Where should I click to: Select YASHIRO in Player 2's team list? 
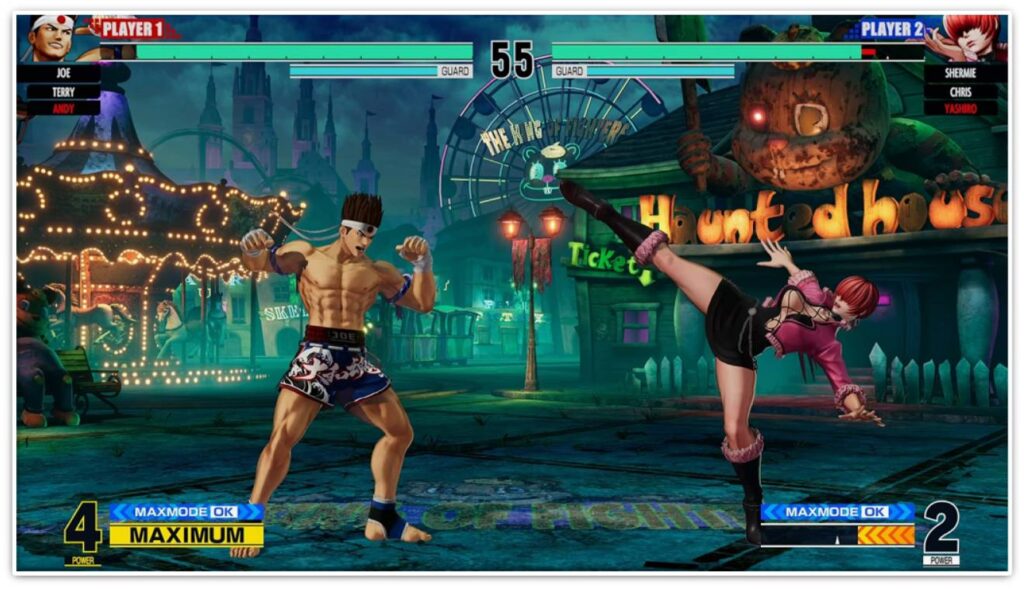[x=959, y=107]
